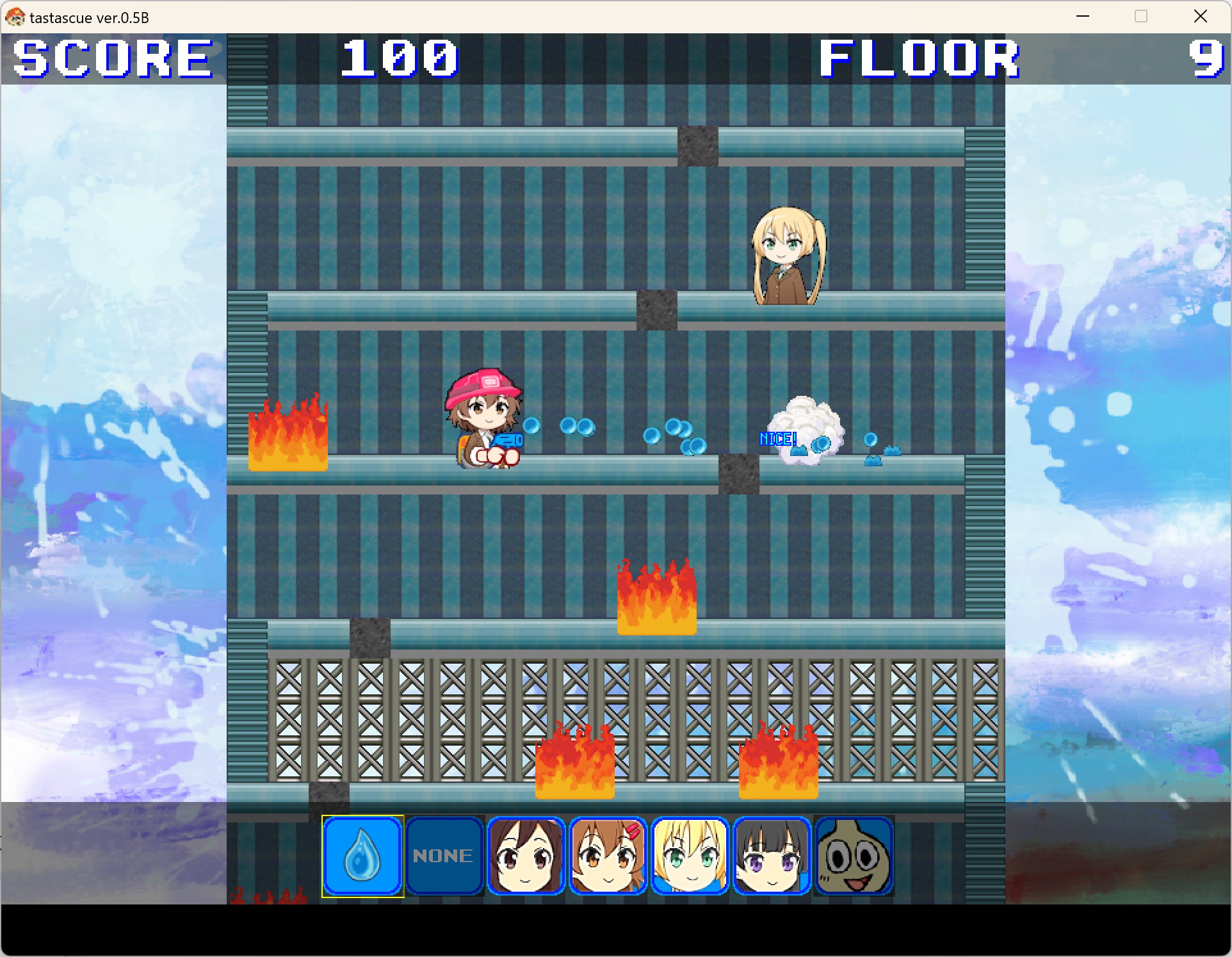Minimize the game window
Image resolution: width=1232 pixels, height=957 pixels.
pyautogui.click(x=1083, y=17)
